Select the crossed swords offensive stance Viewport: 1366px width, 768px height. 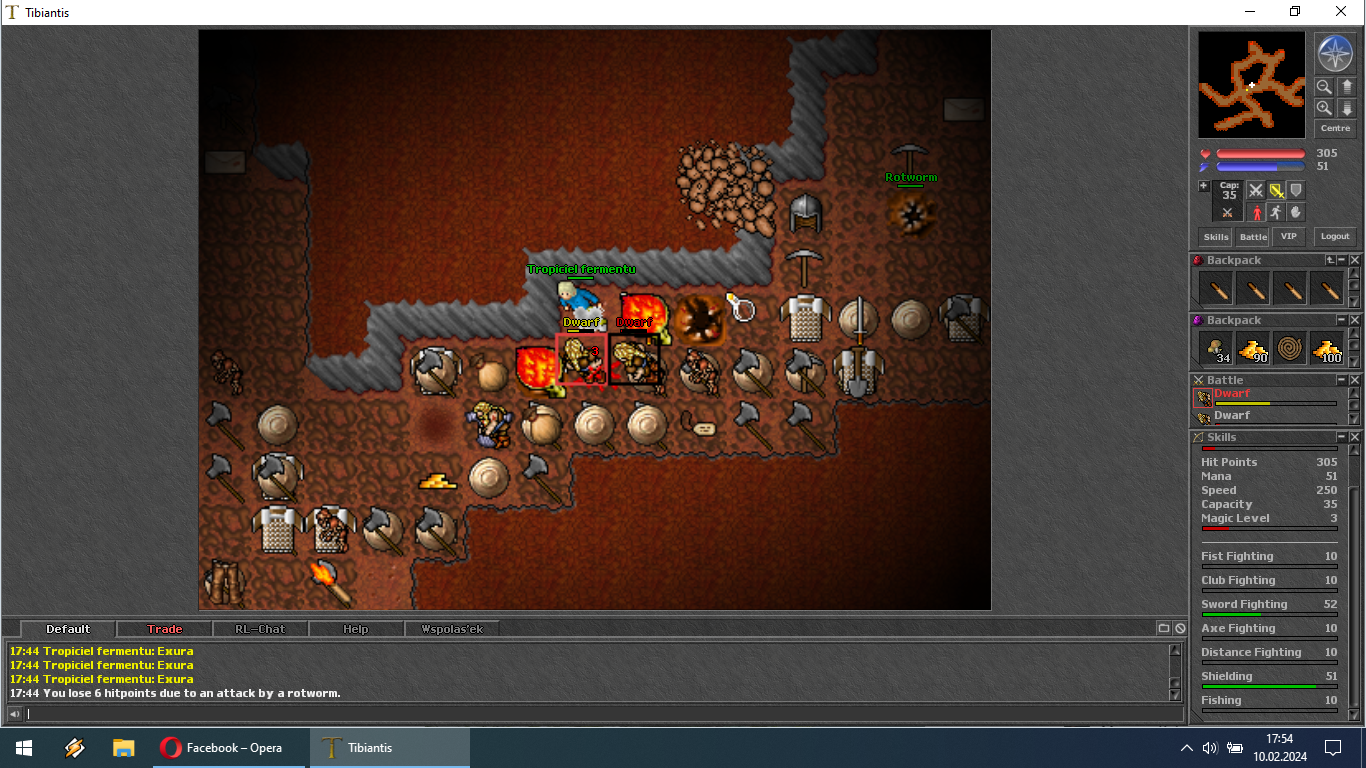click(1256, 190)
